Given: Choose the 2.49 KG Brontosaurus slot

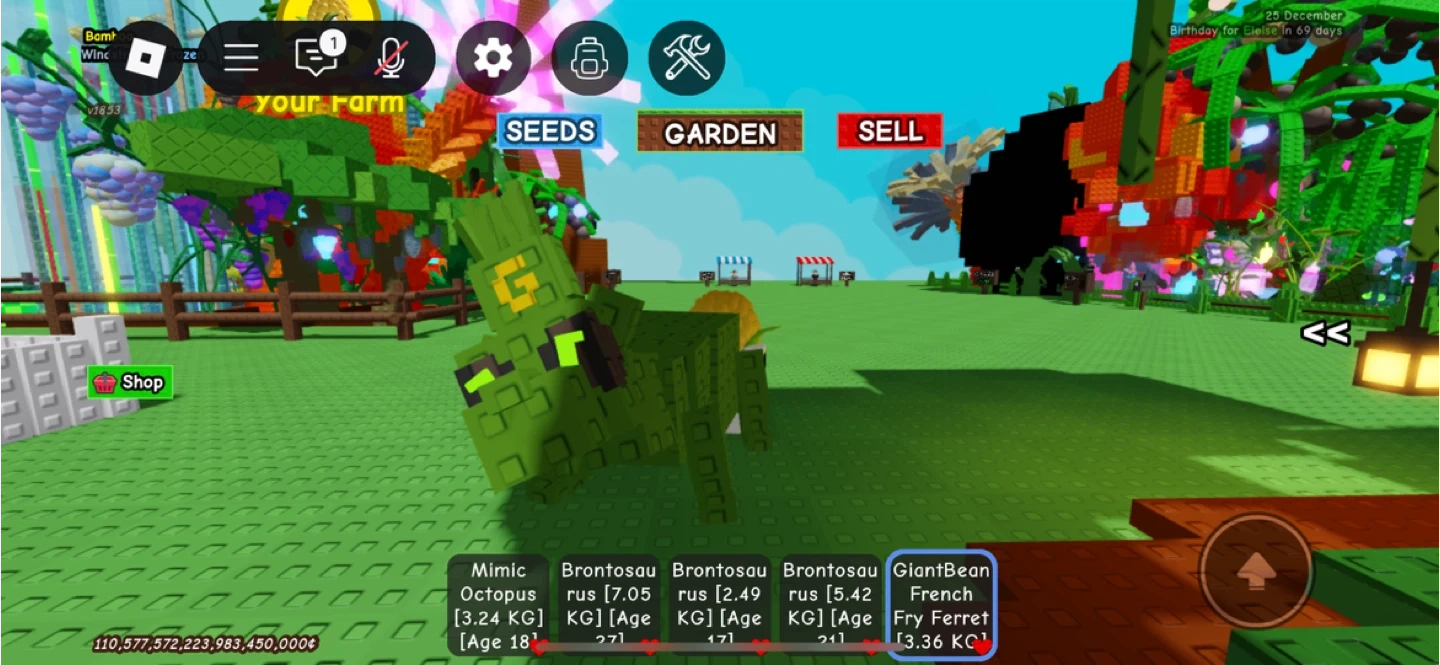Looking at the screenshot, I should [x=719, y=604].
